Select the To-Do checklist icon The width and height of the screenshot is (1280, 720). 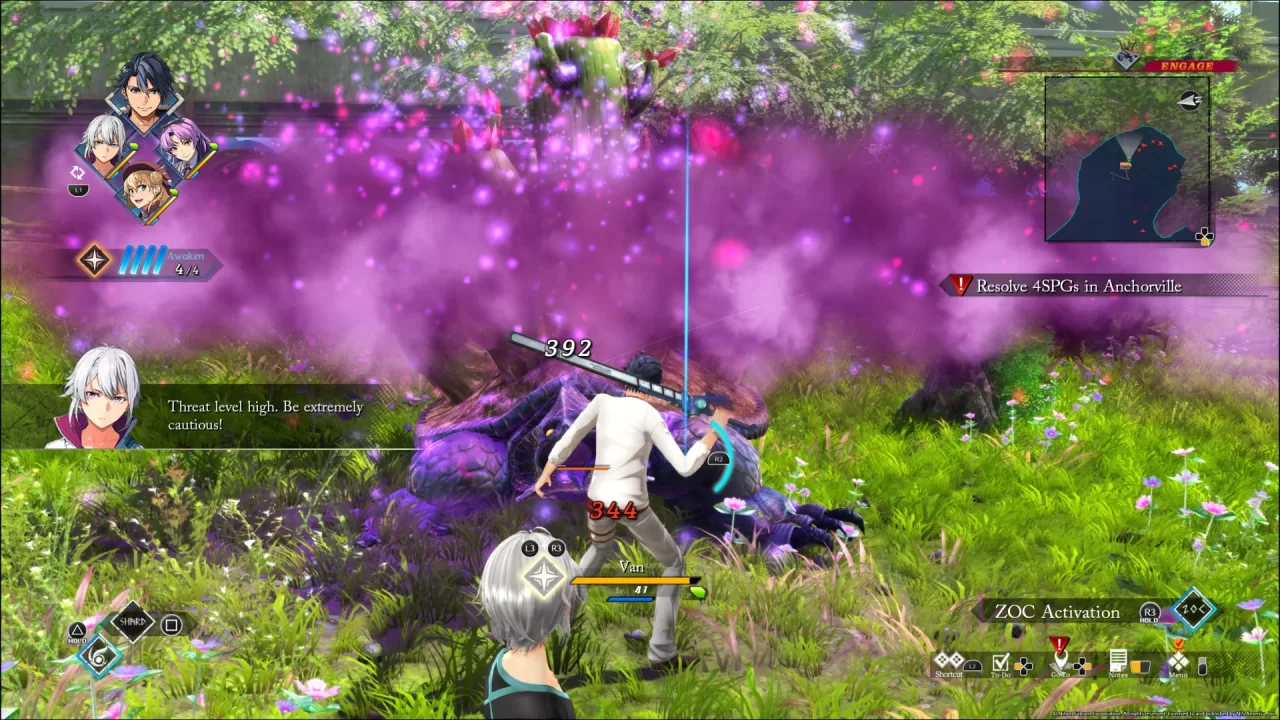(x=1000, y=661)
